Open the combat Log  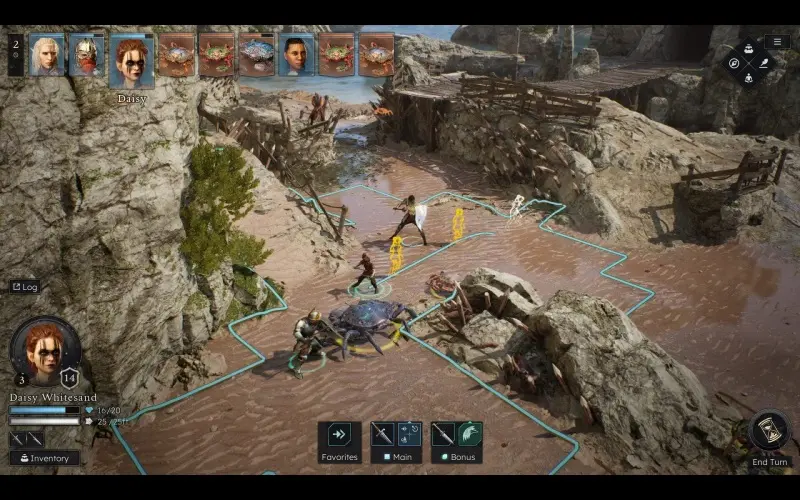24,287
